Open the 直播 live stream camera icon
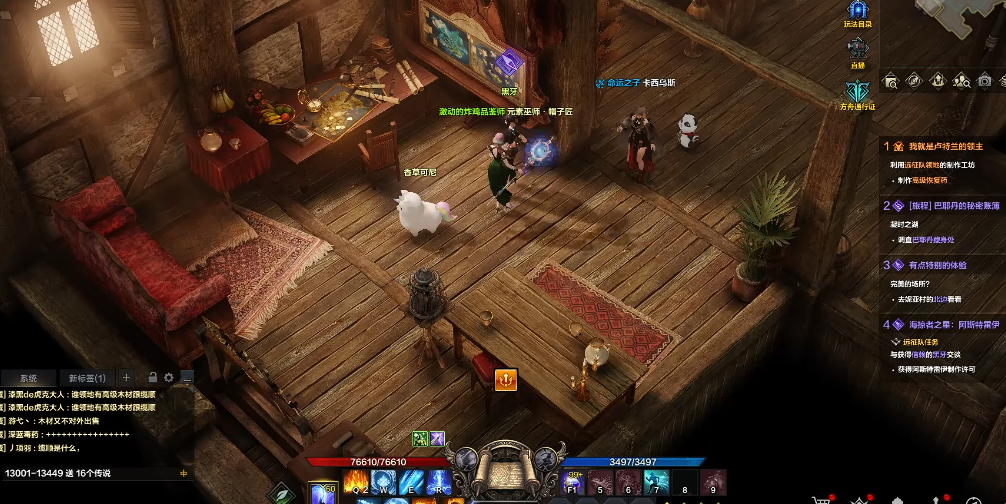Image resolution: width=1006 pixels, height=504 pixels. point(858,49)
